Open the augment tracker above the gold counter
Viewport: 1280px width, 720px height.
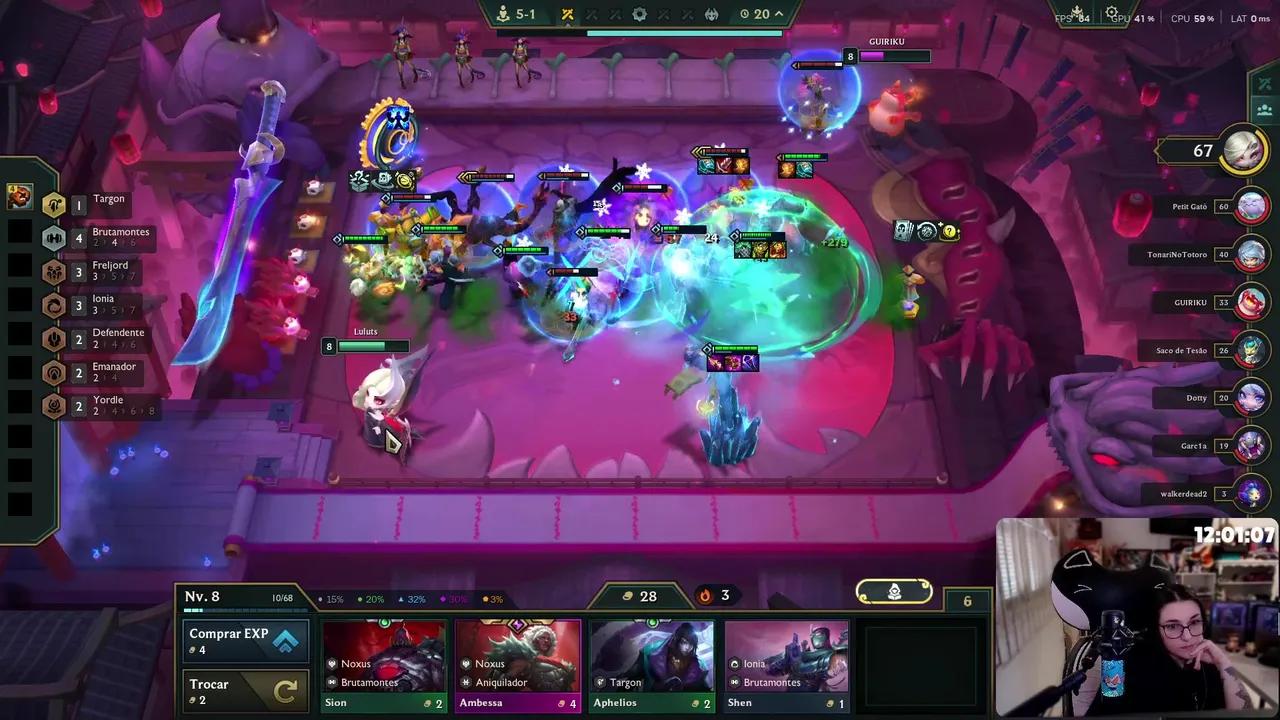893,591
